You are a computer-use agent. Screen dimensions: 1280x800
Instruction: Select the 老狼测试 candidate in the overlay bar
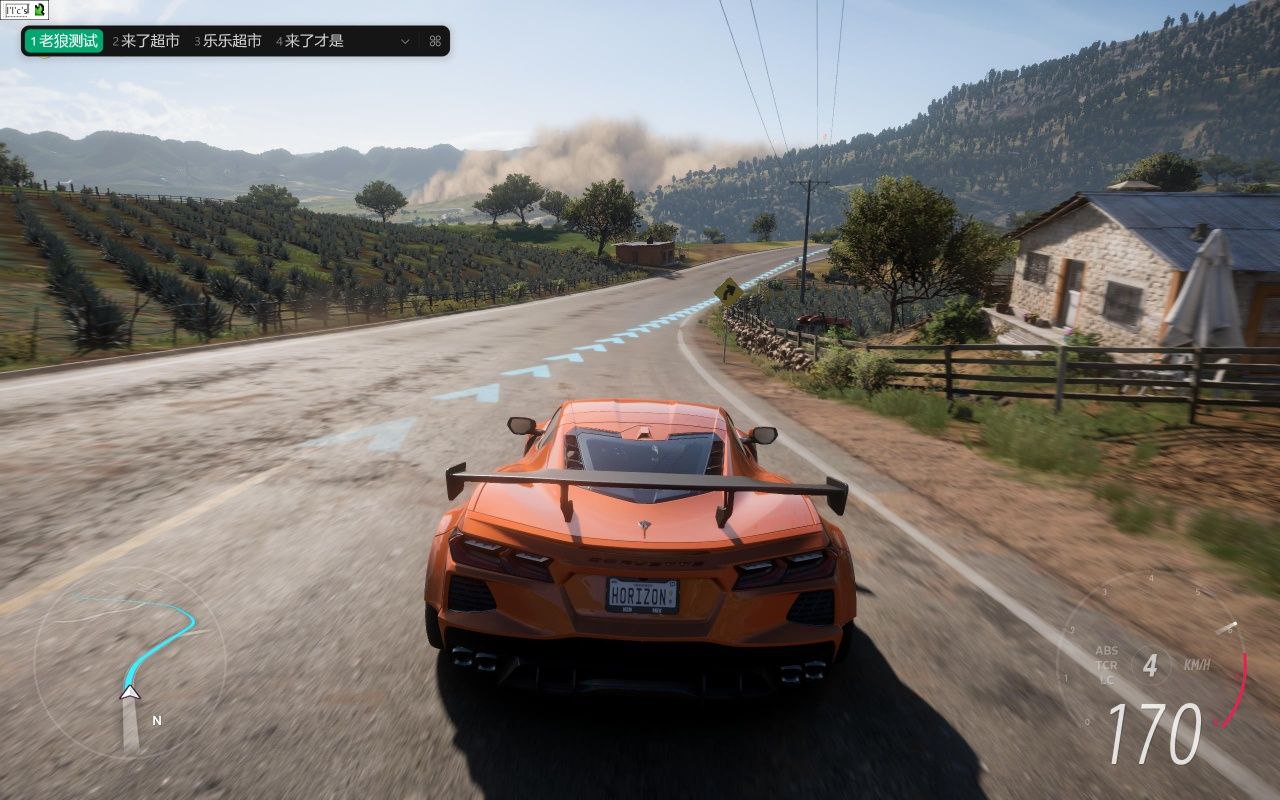pos(64,41)
